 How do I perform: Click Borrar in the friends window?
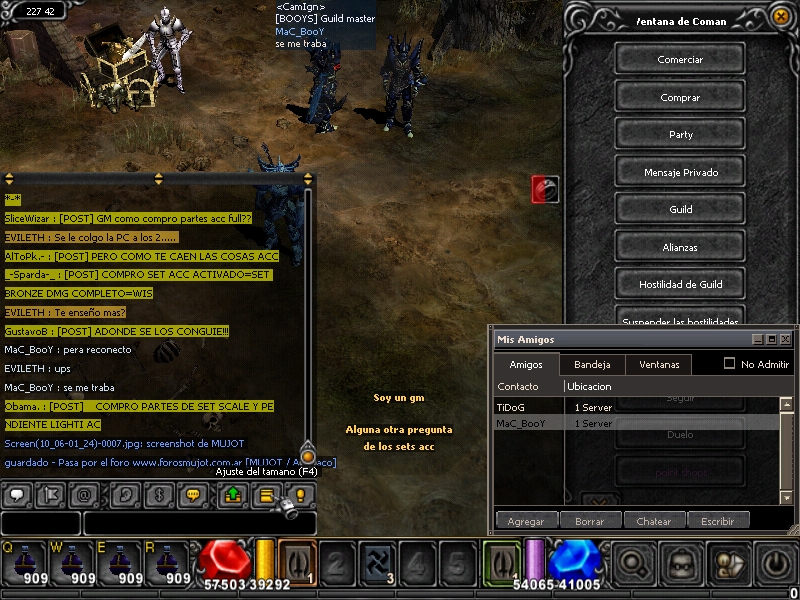coord(589,521)
